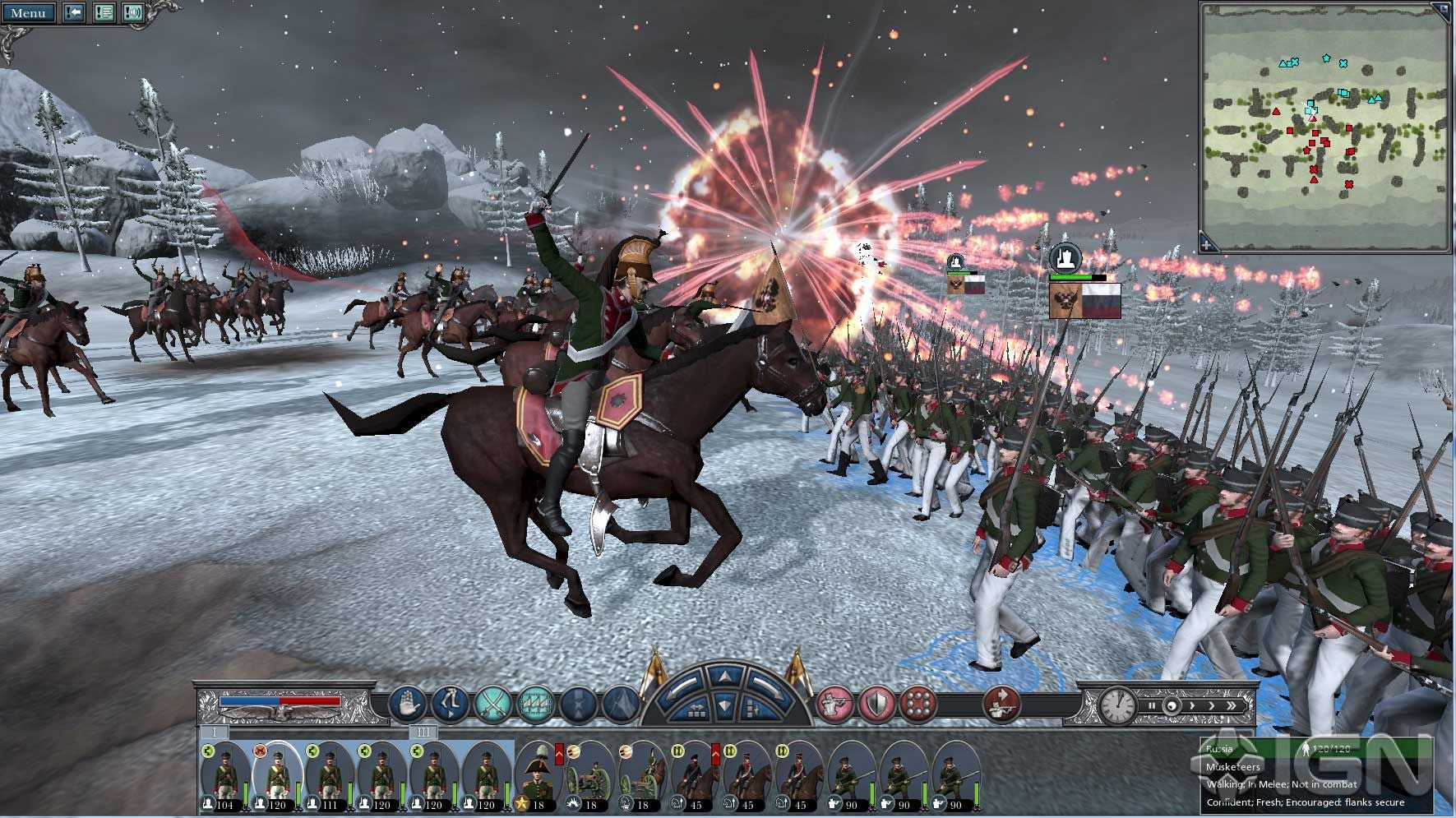Halt the selected unit with the hand icon
The width and height of the screenshot is (1456, 818).
(x=409, y=705)
